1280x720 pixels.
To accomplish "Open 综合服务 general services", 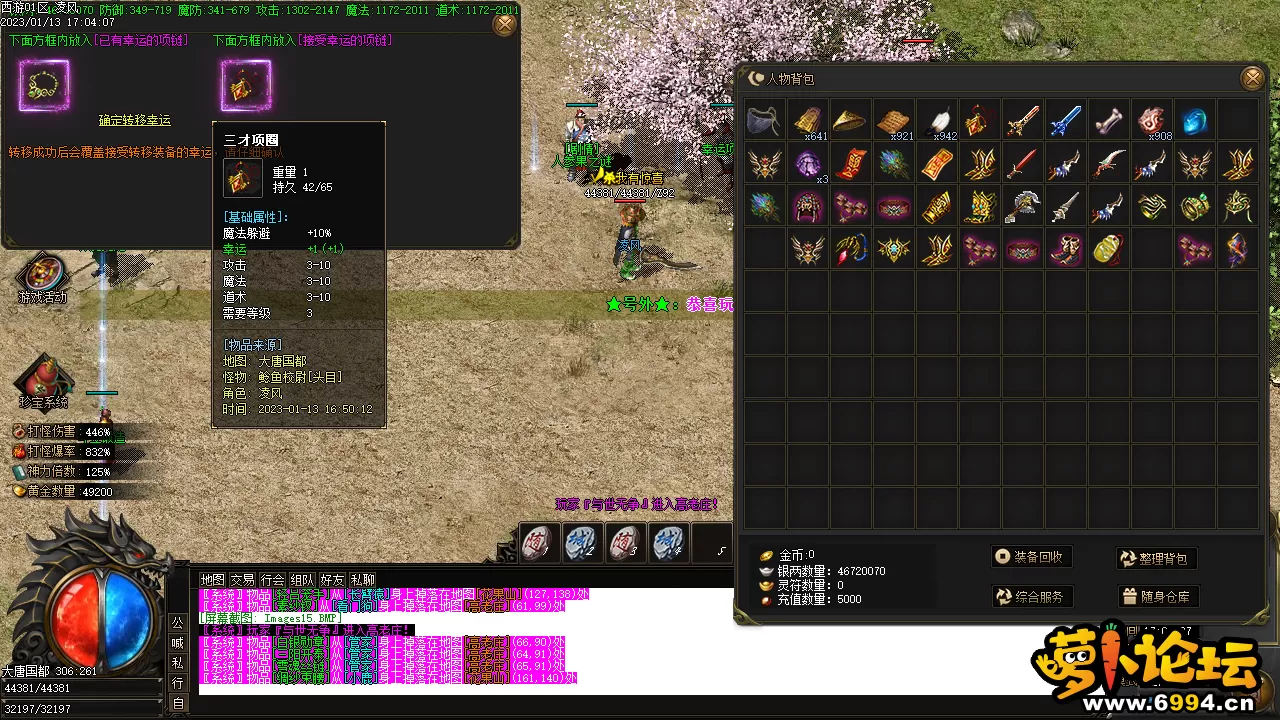I will click(1030, 597).
